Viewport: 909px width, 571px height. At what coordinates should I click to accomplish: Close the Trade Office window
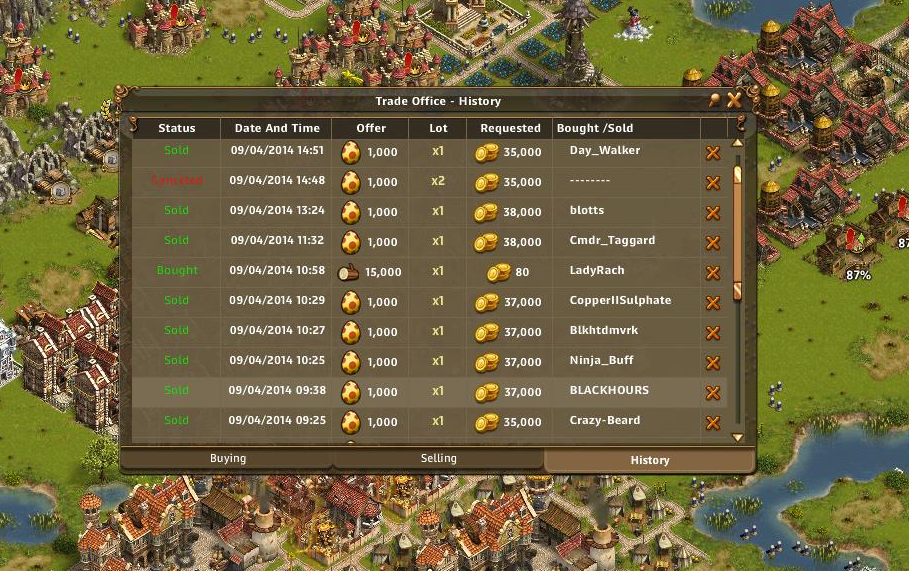(734, 100)
